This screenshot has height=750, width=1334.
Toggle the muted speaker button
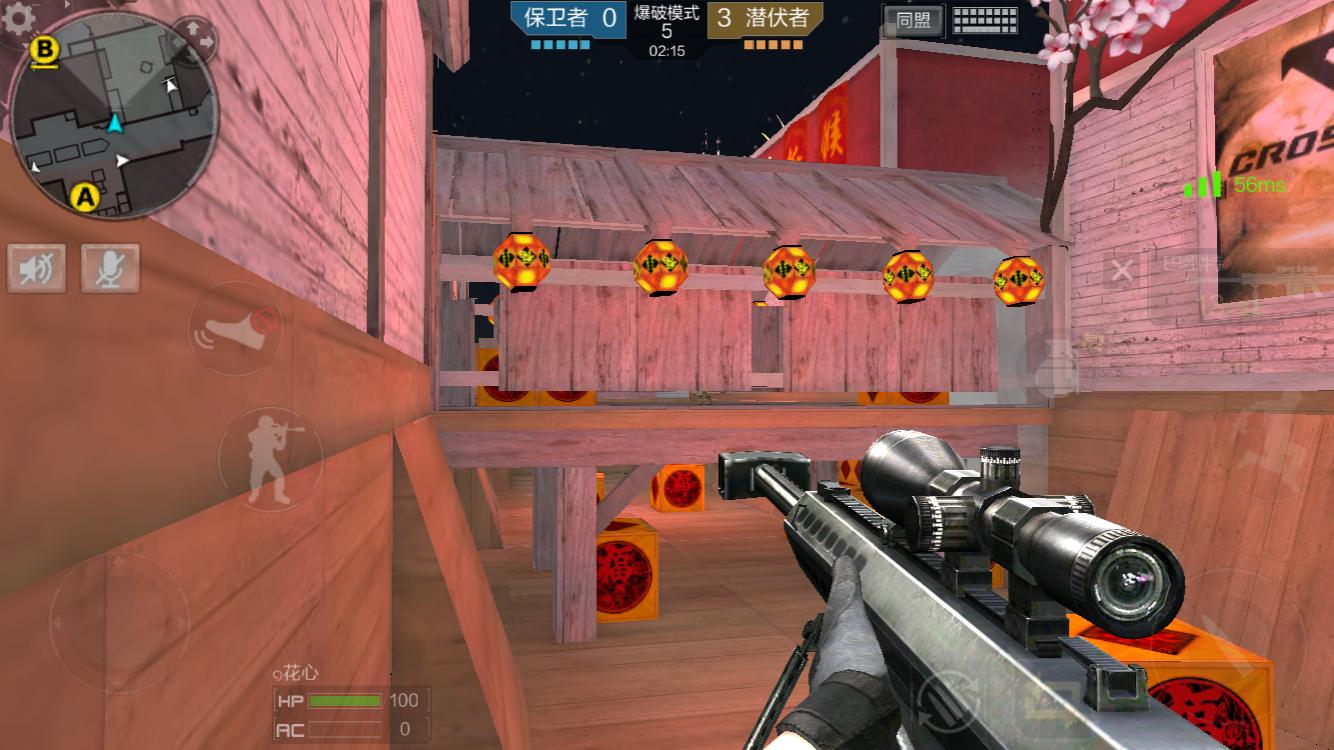pyautogui.click(x=37, y=268)
